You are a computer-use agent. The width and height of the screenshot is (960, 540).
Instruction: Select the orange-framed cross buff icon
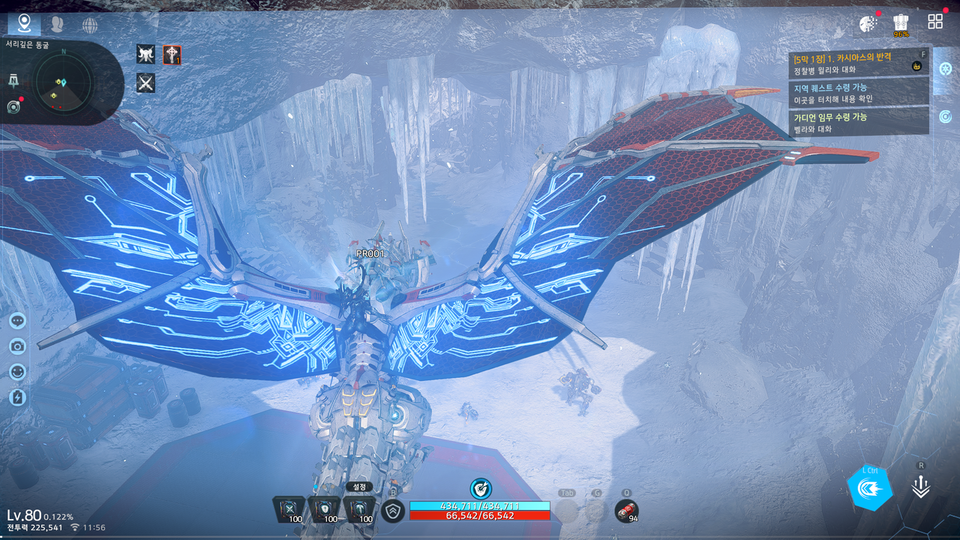pyautogui.click(x=172, y=55)
